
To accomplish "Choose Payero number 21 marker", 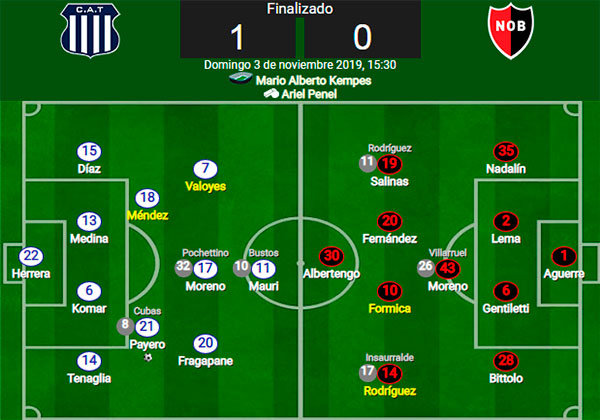I will click(147, 326).
